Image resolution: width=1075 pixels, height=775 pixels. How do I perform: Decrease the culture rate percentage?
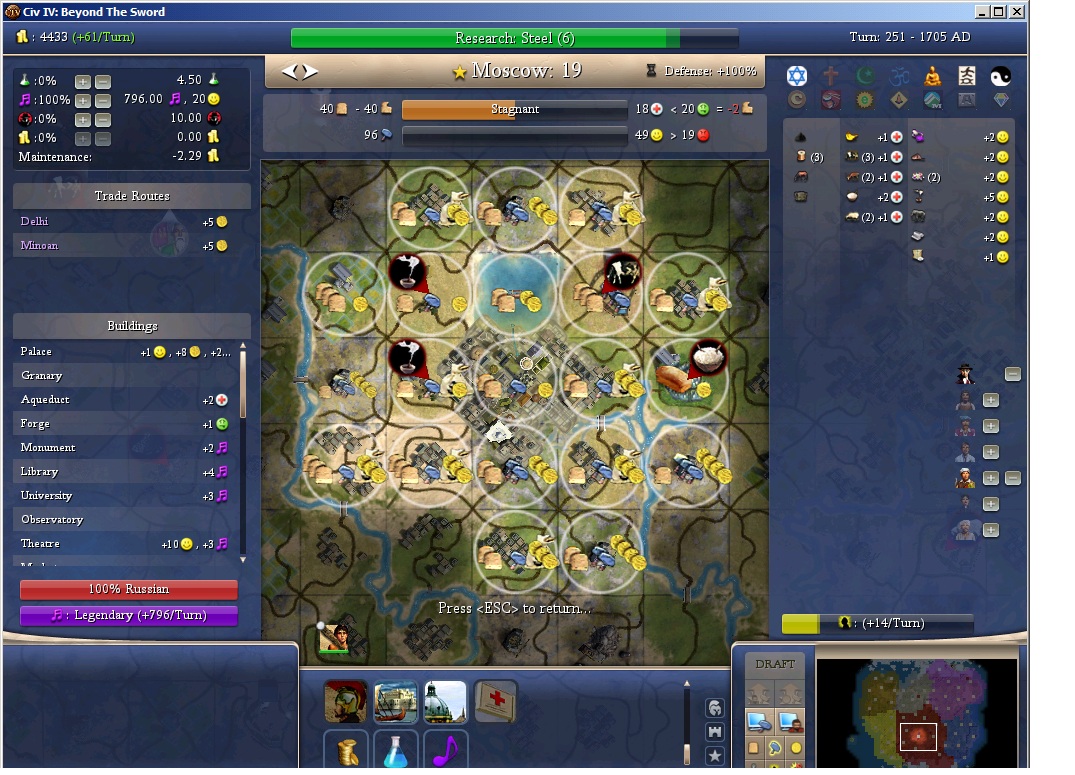(x=103, y=100)
